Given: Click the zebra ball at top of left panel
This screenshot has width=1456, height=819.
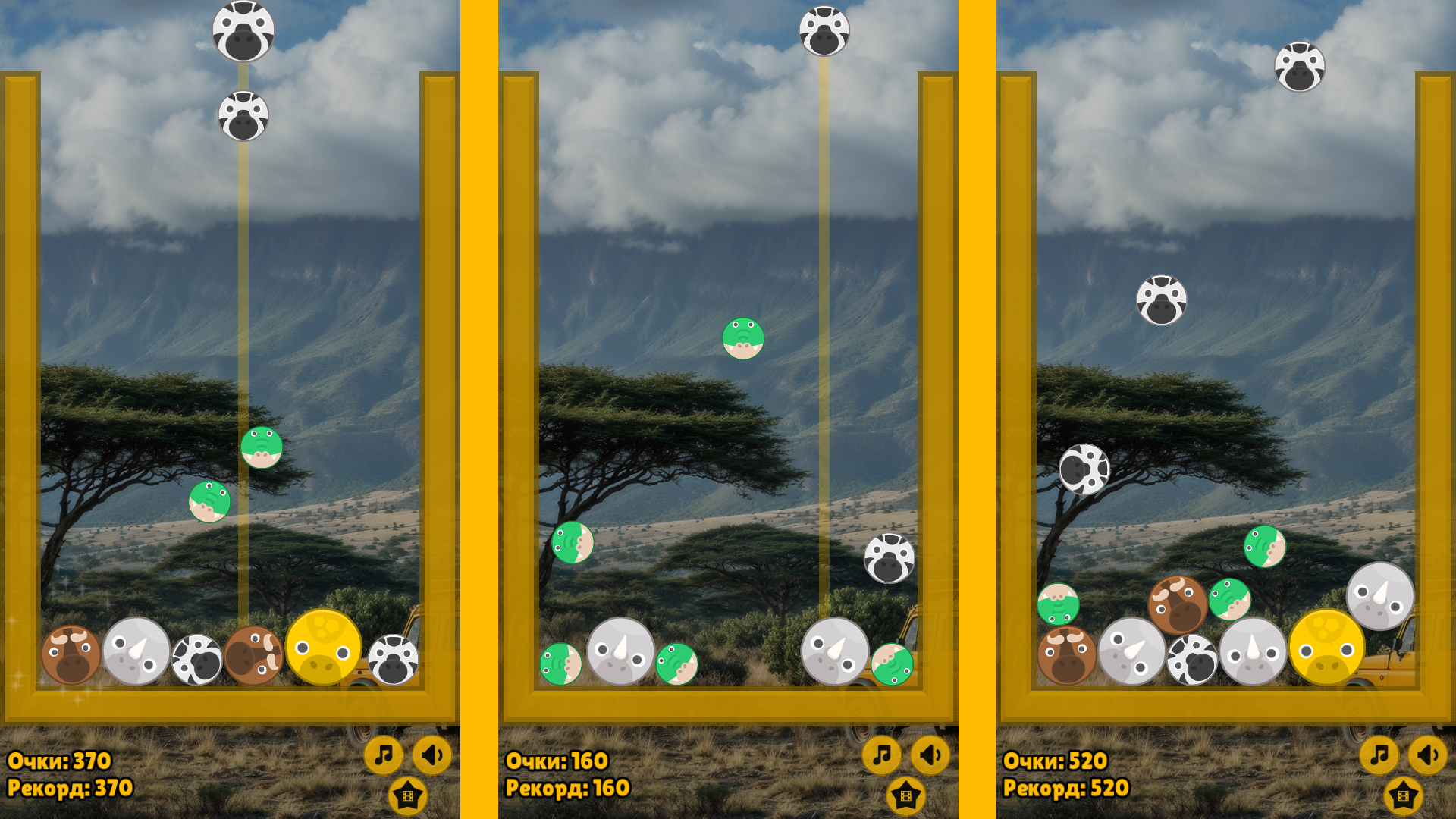Looking at the screenshot, I should [x=243, y=30].
